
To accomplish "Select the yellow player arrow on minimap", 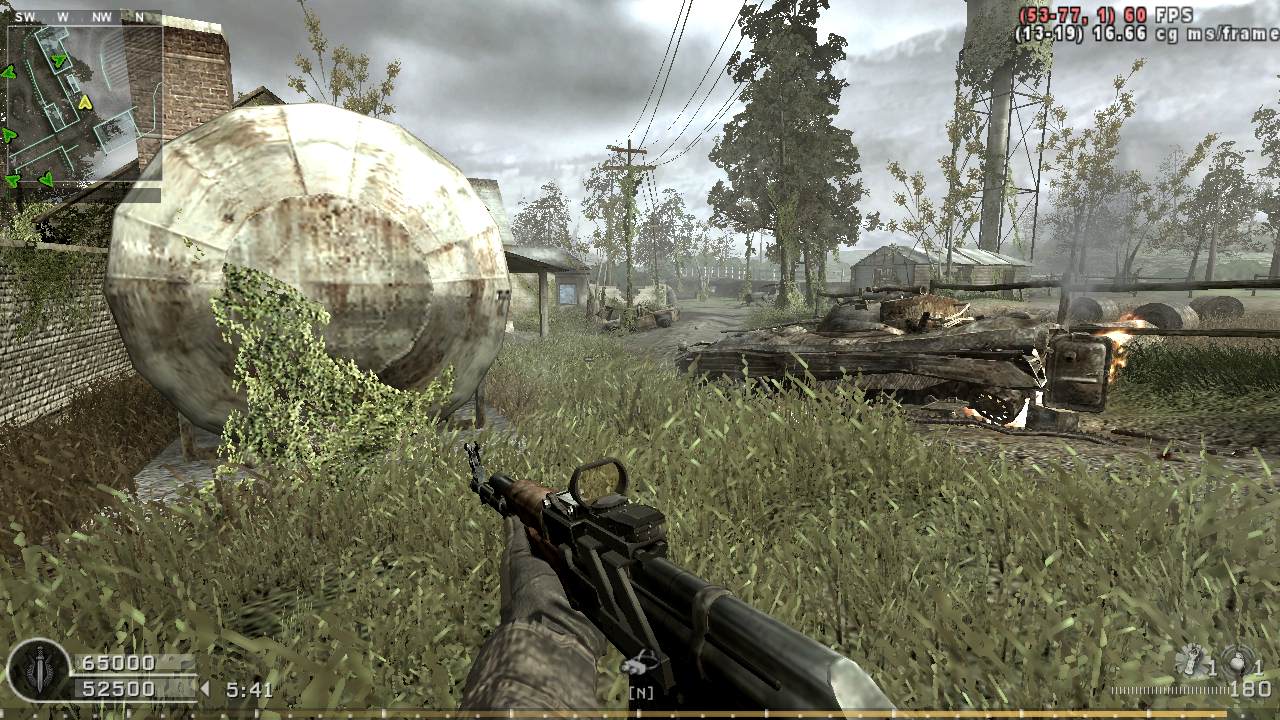I will click(x=85, y=102).
